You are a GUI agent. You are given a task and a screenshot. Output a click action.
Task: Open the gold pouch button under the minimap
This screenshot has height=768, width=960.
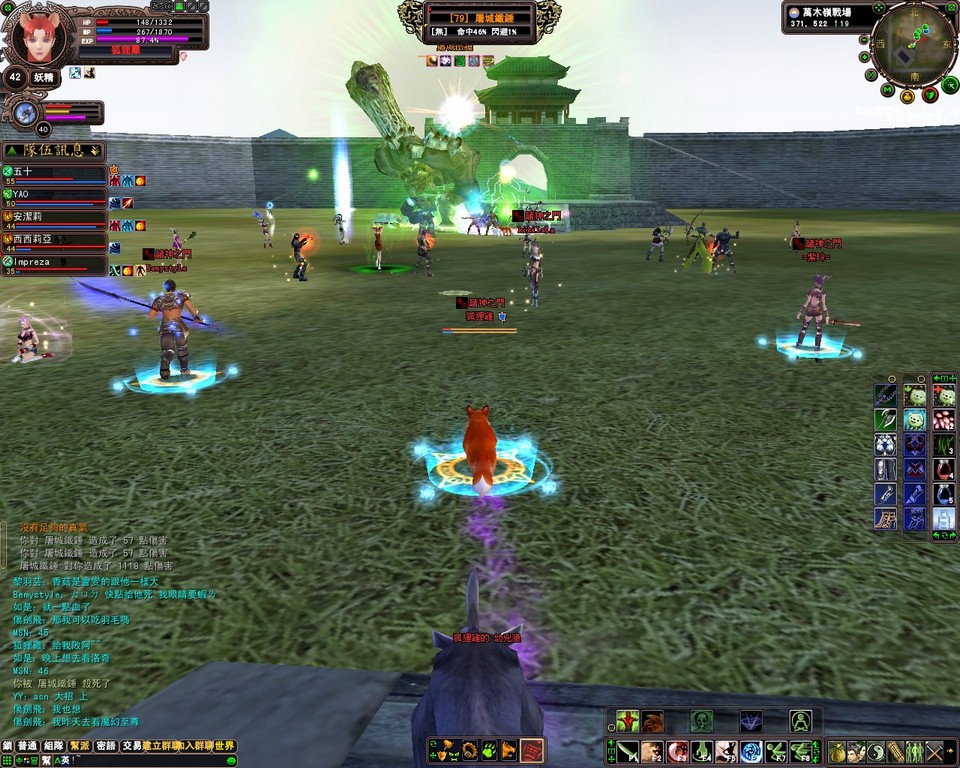(907, 97)
